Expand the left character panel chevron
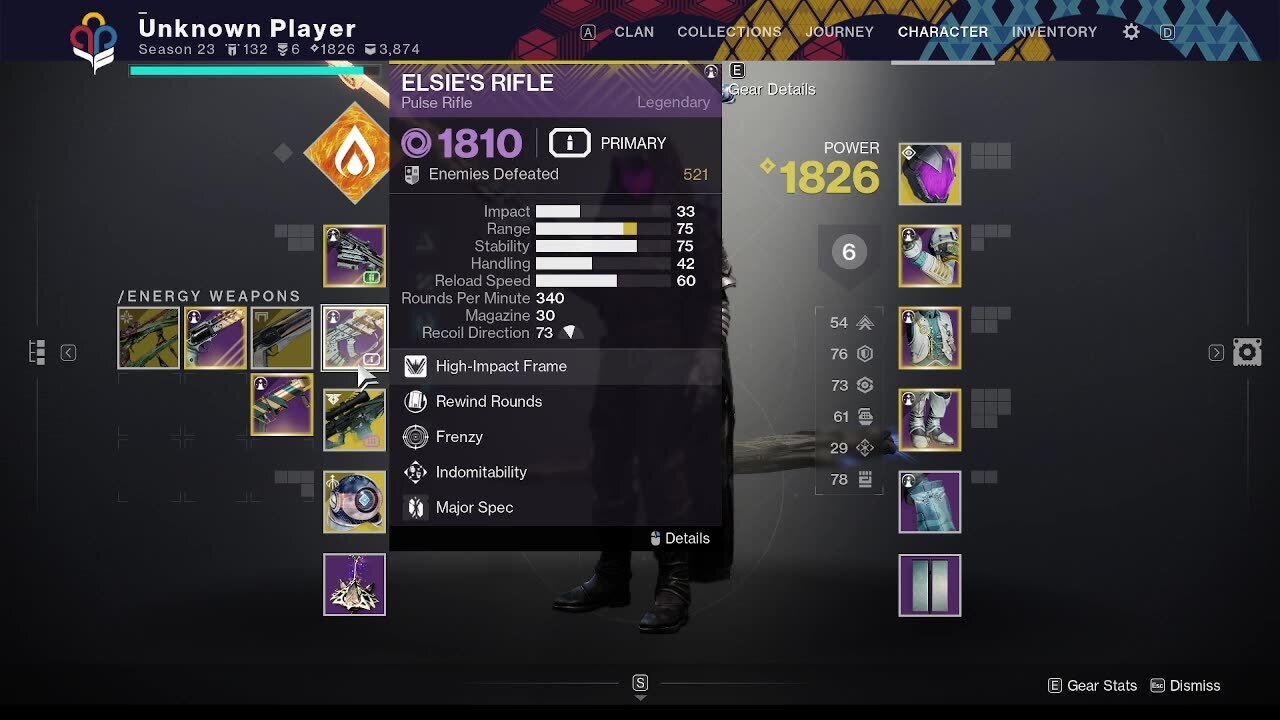Screen dimensions: 1280x720 pyautogui.click(x=68, y=352)
